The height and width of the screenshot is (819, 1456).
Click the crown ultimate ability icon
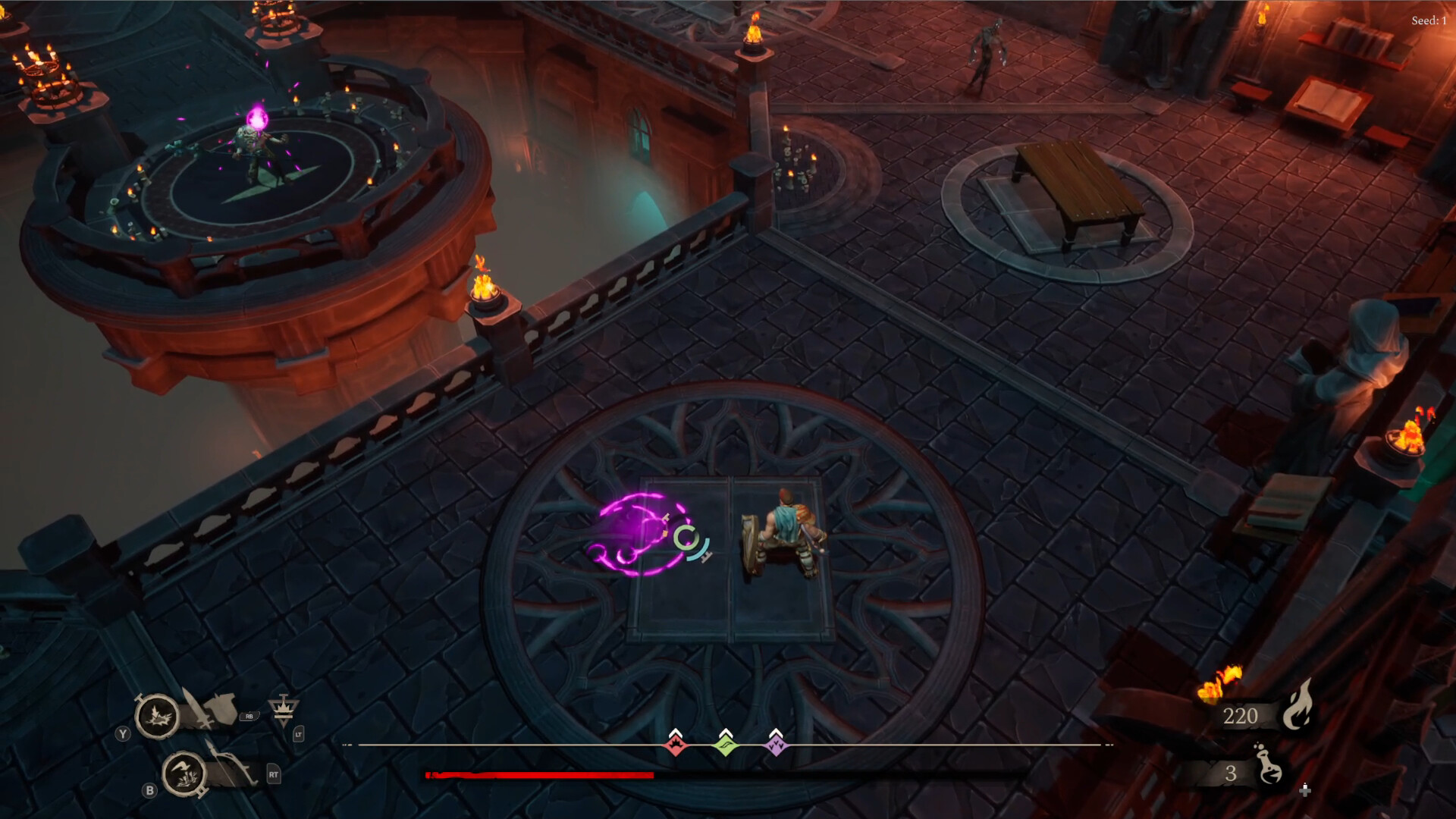[x=283, y=708]
